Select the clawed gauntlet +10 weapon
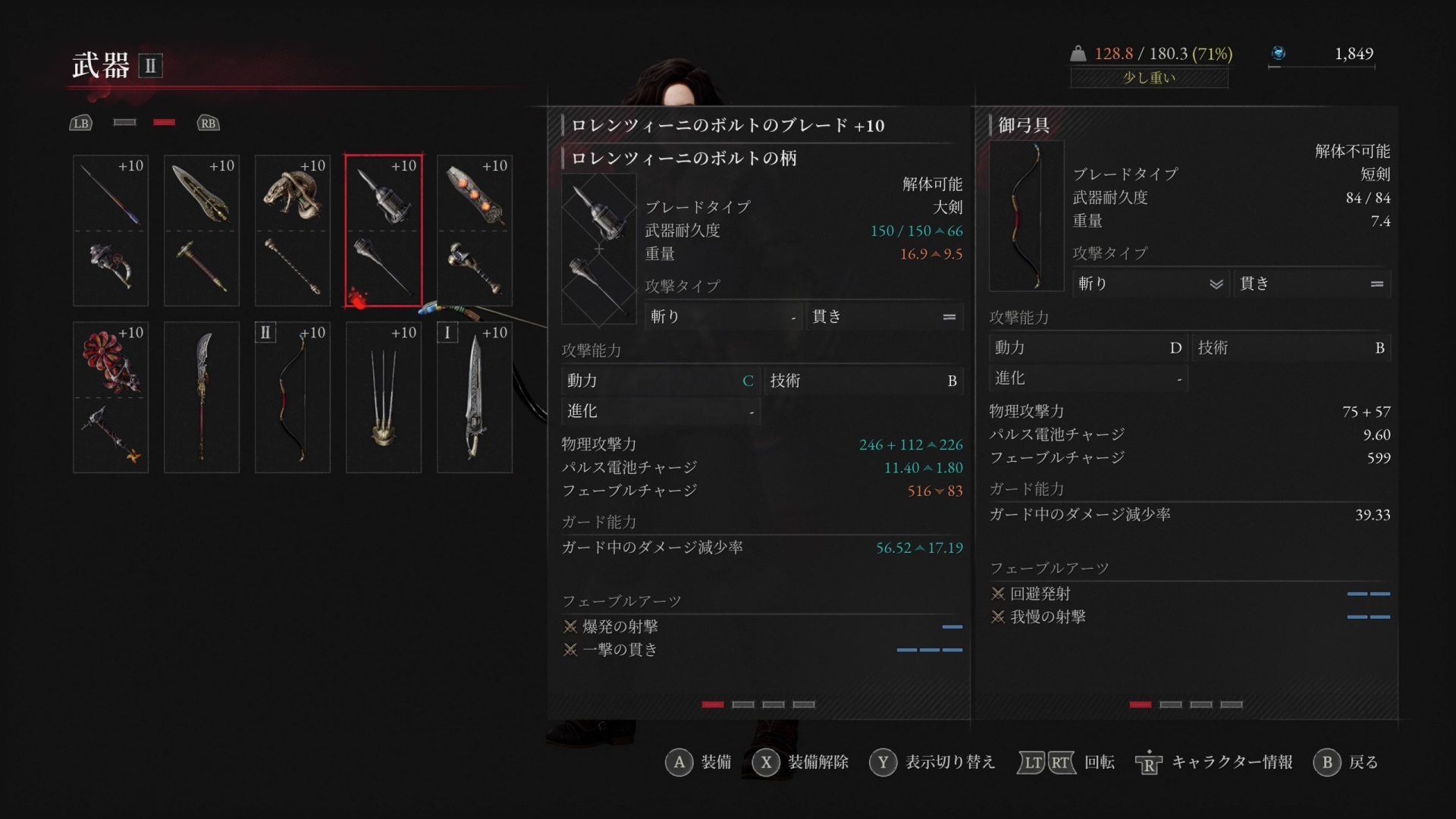The width and height of the screenshot is (1456, 819). (383, 397)
